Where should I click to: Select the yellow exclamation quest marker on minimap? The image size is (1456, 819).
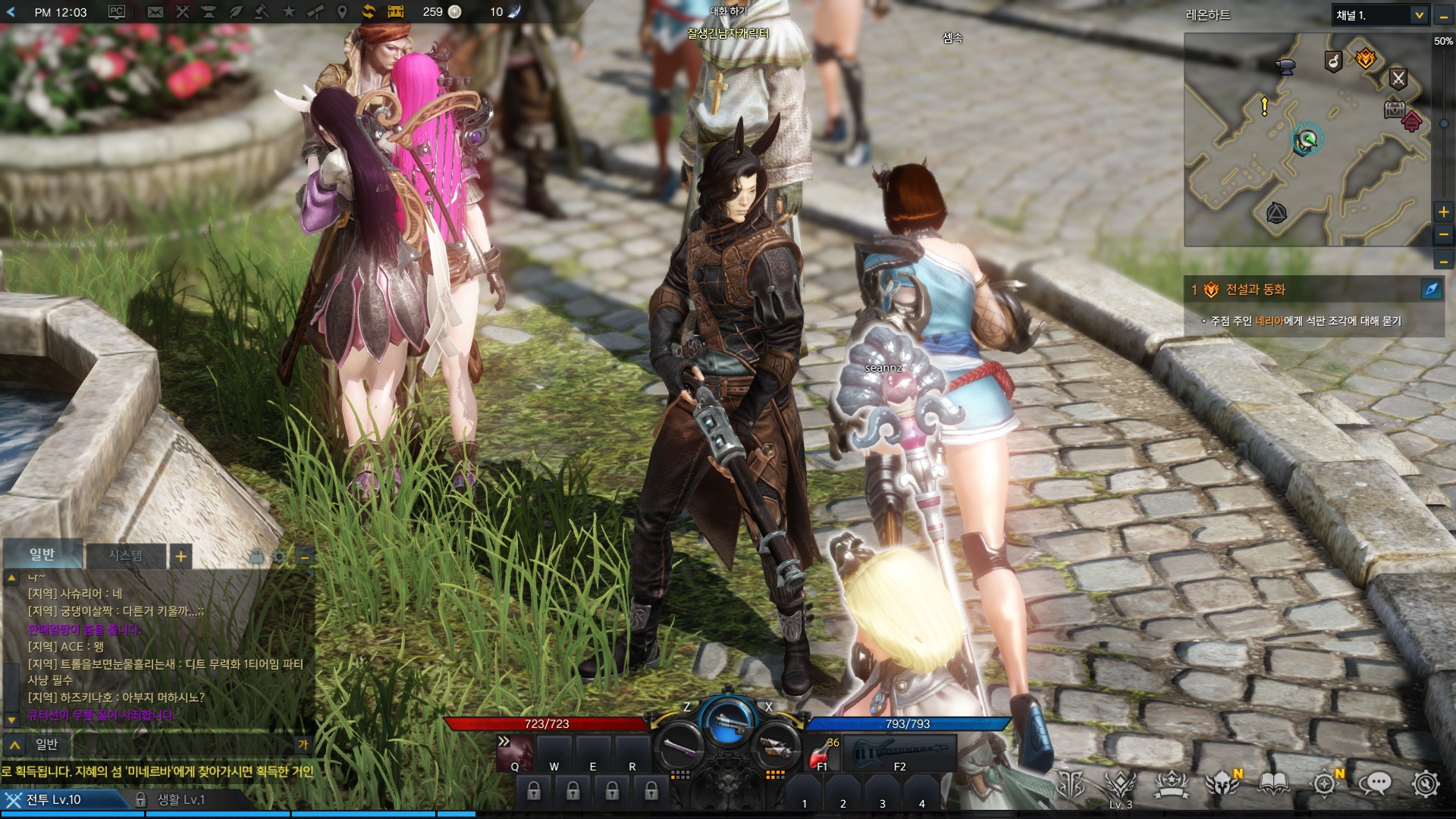pyautogui.click(x=1264, y=106)
